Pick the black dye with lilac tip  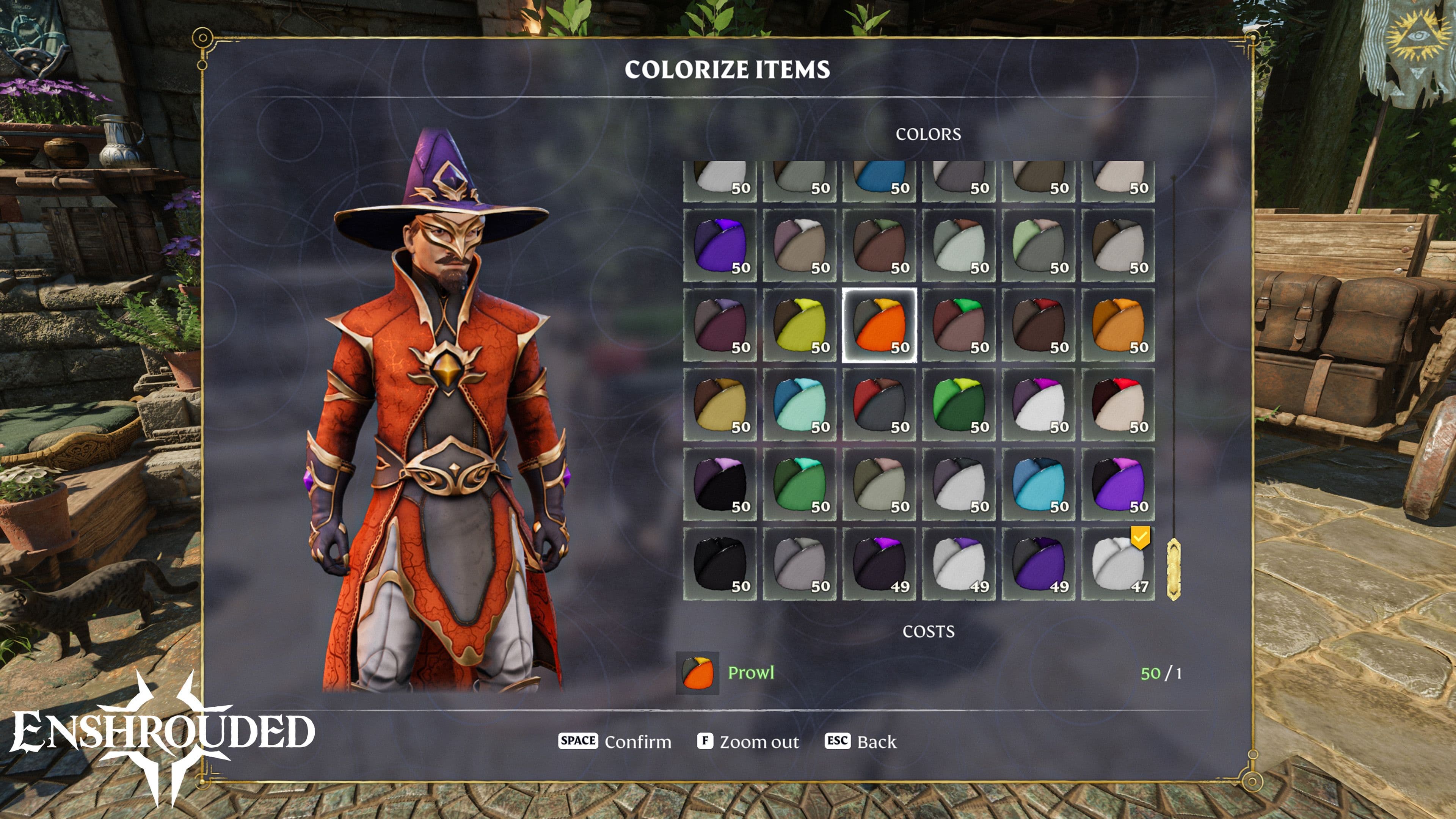(x=720, y=485)
